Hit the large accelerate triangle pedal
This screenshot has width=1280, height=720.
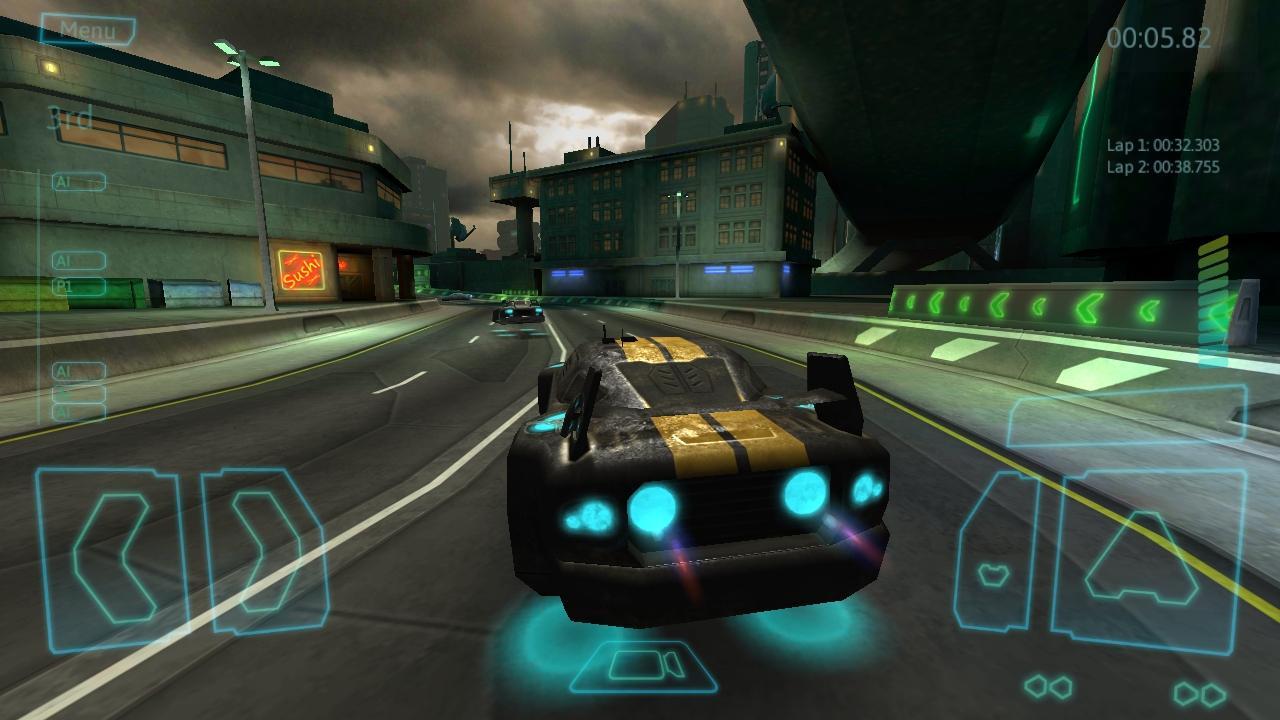point(1150,562)
